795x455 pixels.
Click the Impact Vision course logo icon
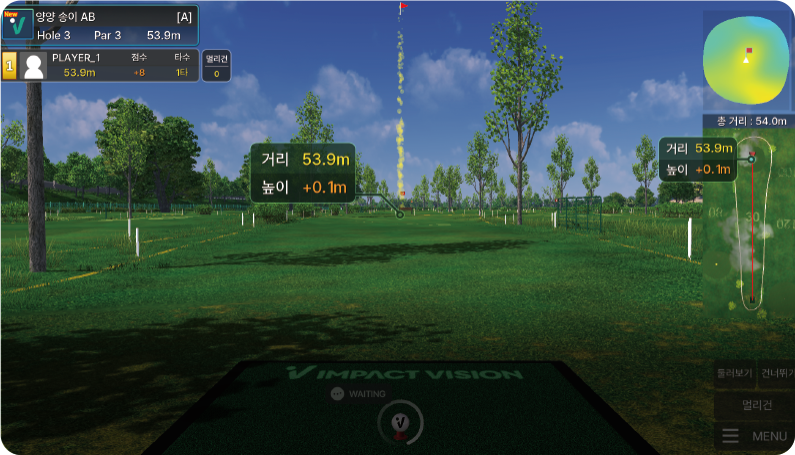point(17,22)
